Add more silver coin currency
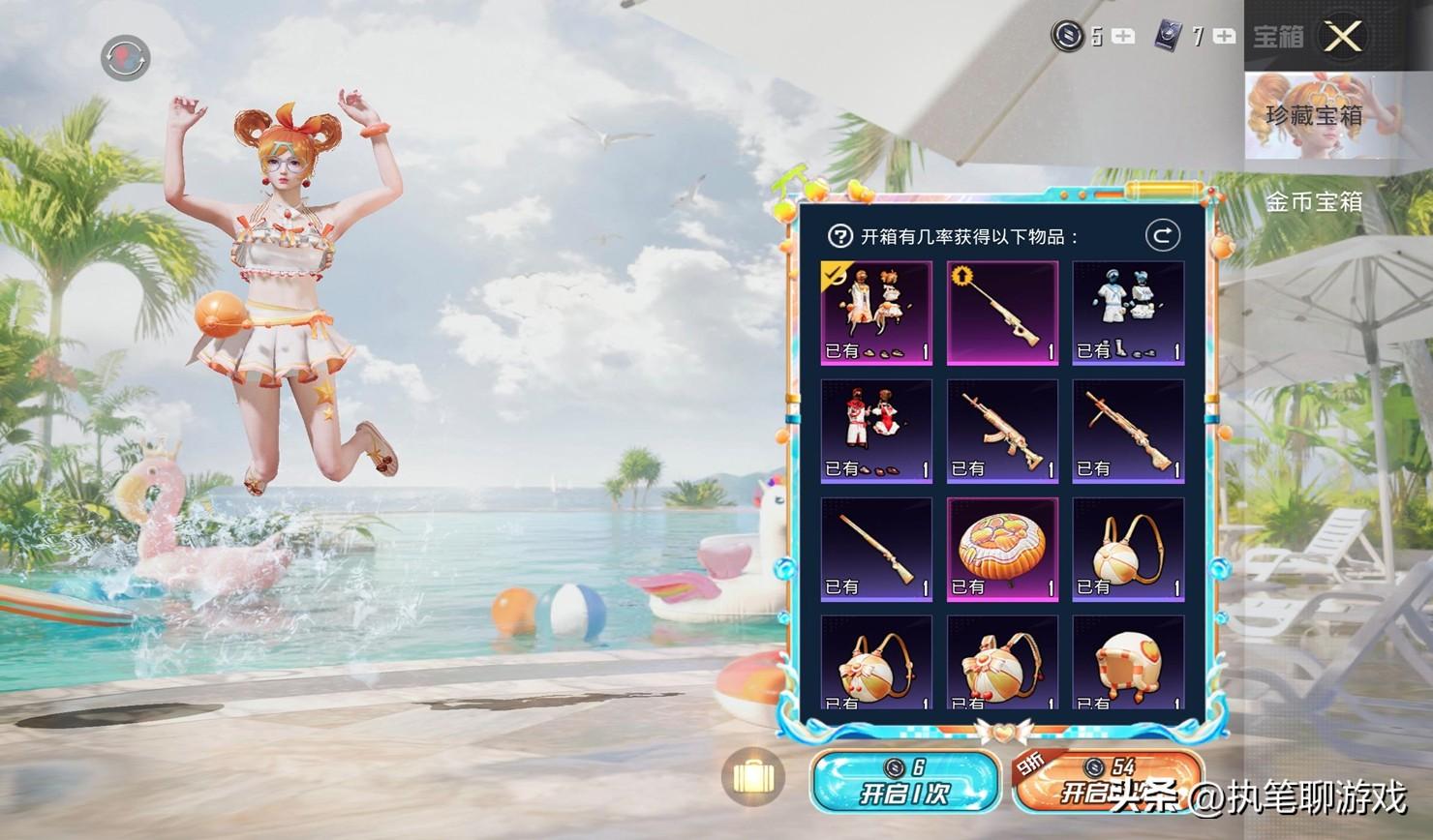1433x840 pixels. (x=1123, y=37)
